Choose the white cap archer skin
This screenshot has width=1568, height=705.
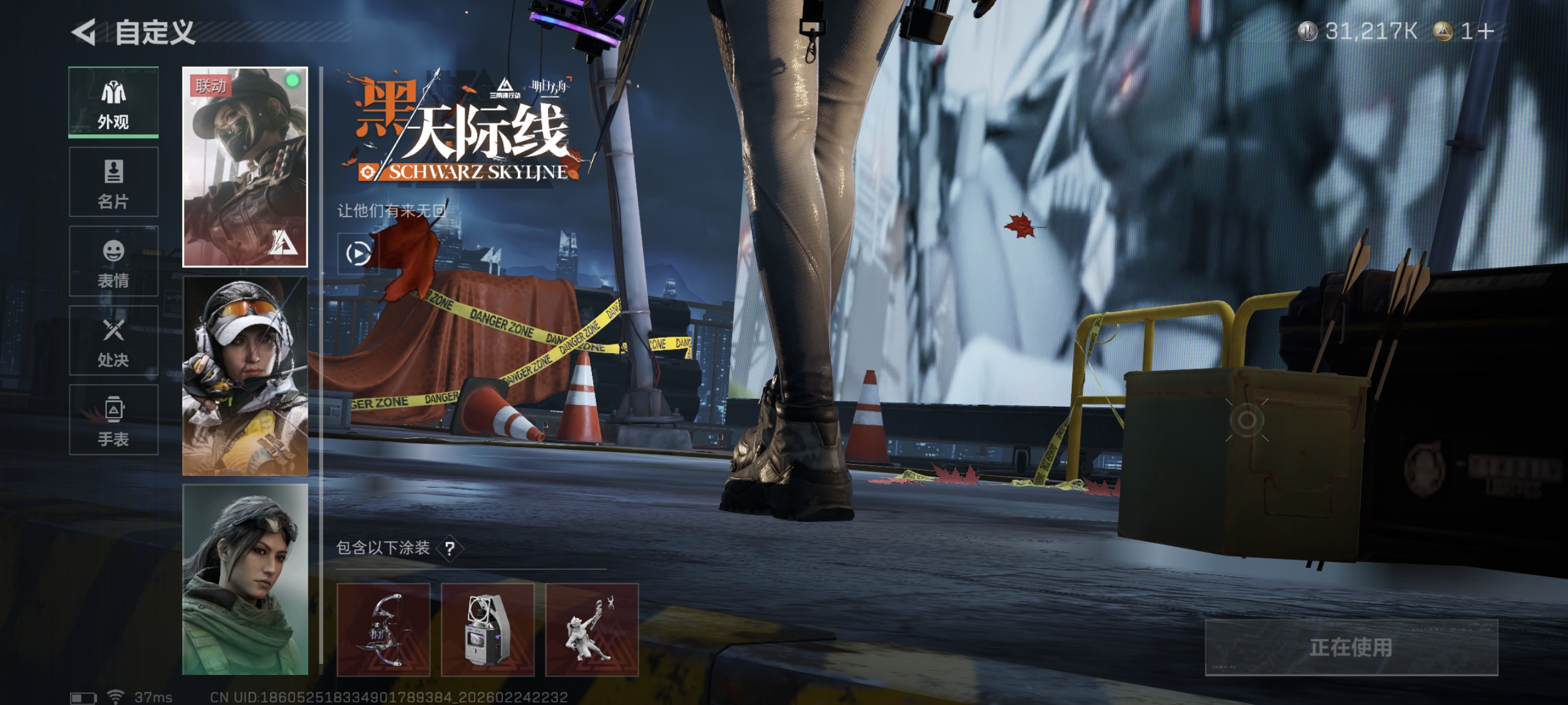[245, 375]
